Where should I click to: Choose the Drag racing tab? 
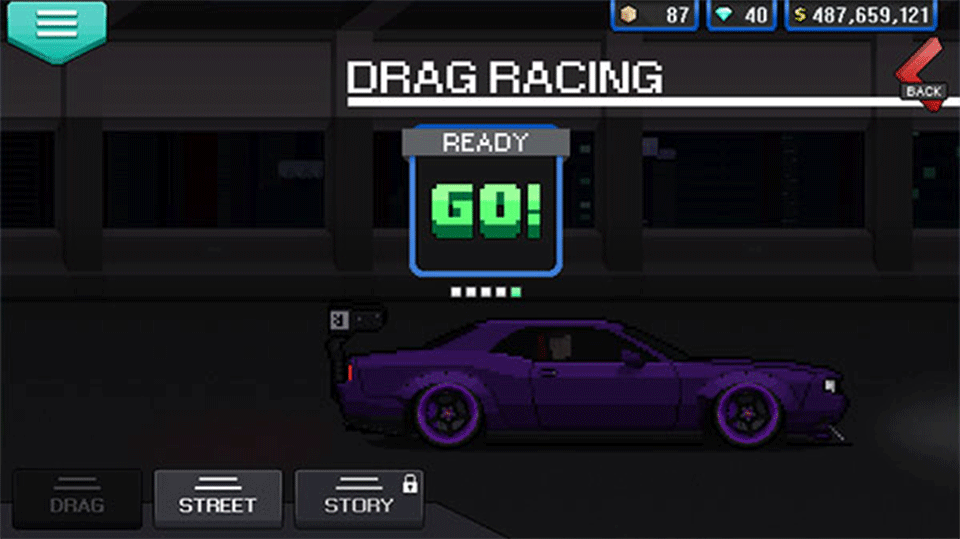pyautogui.click(x=77, y=499)
